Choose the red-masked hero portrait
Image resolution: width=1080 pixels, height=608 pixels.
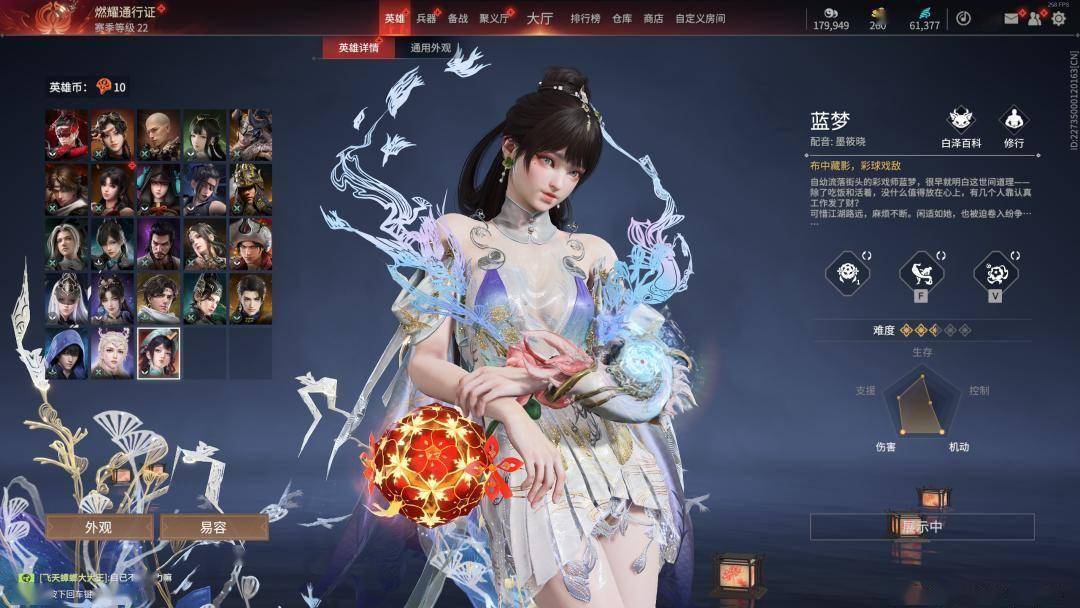(x=66, y=131)
